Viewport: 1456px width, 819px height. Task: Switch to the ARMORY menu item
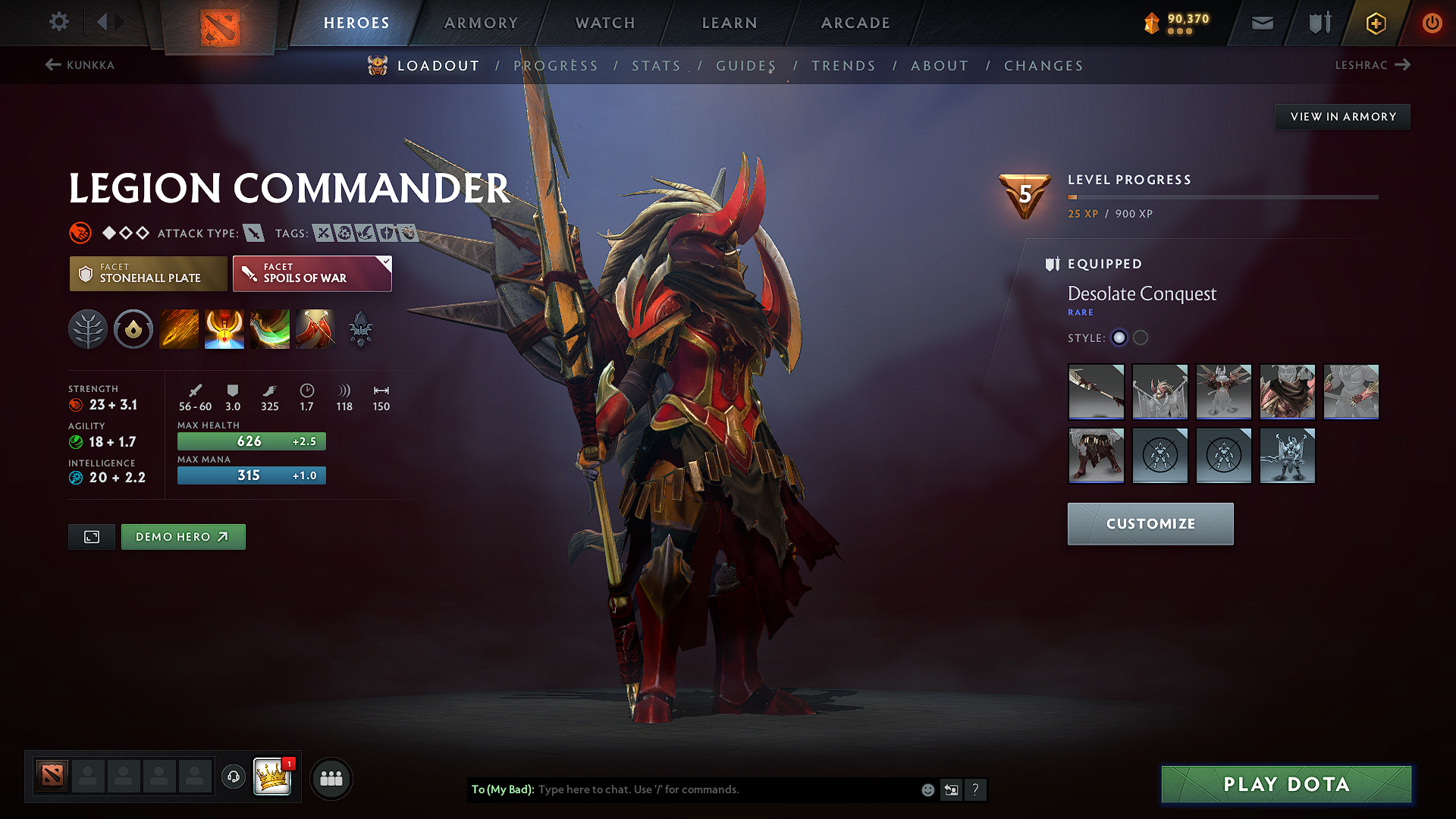(x=480, y=23)
